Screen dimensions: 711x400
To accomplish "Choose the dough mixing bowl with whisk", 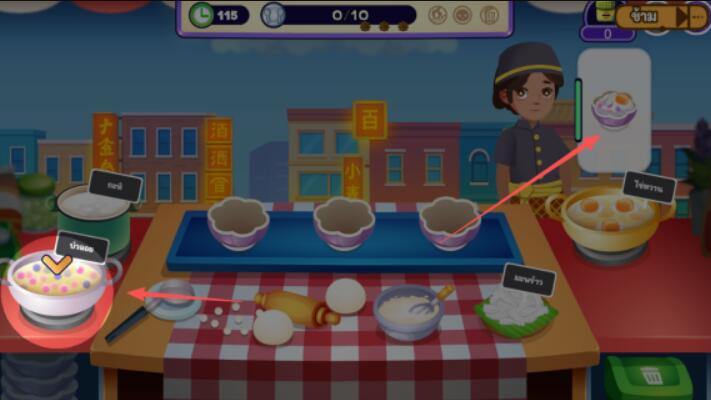I will pos(409,311).
